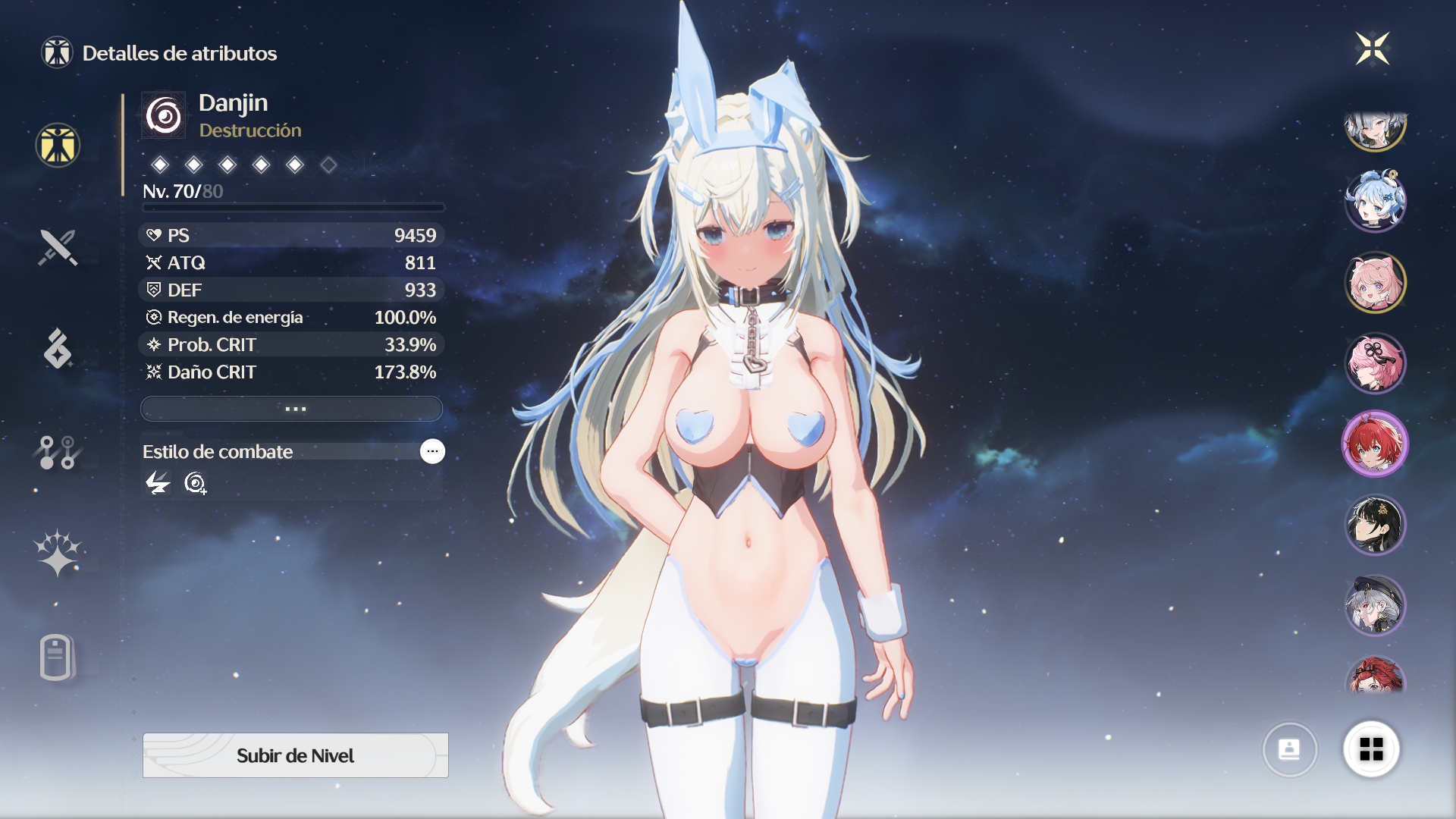This screenshot has width=1456, height=819.
Task: Select the pink-haired cat character portrait
Action: point(1375,281)
